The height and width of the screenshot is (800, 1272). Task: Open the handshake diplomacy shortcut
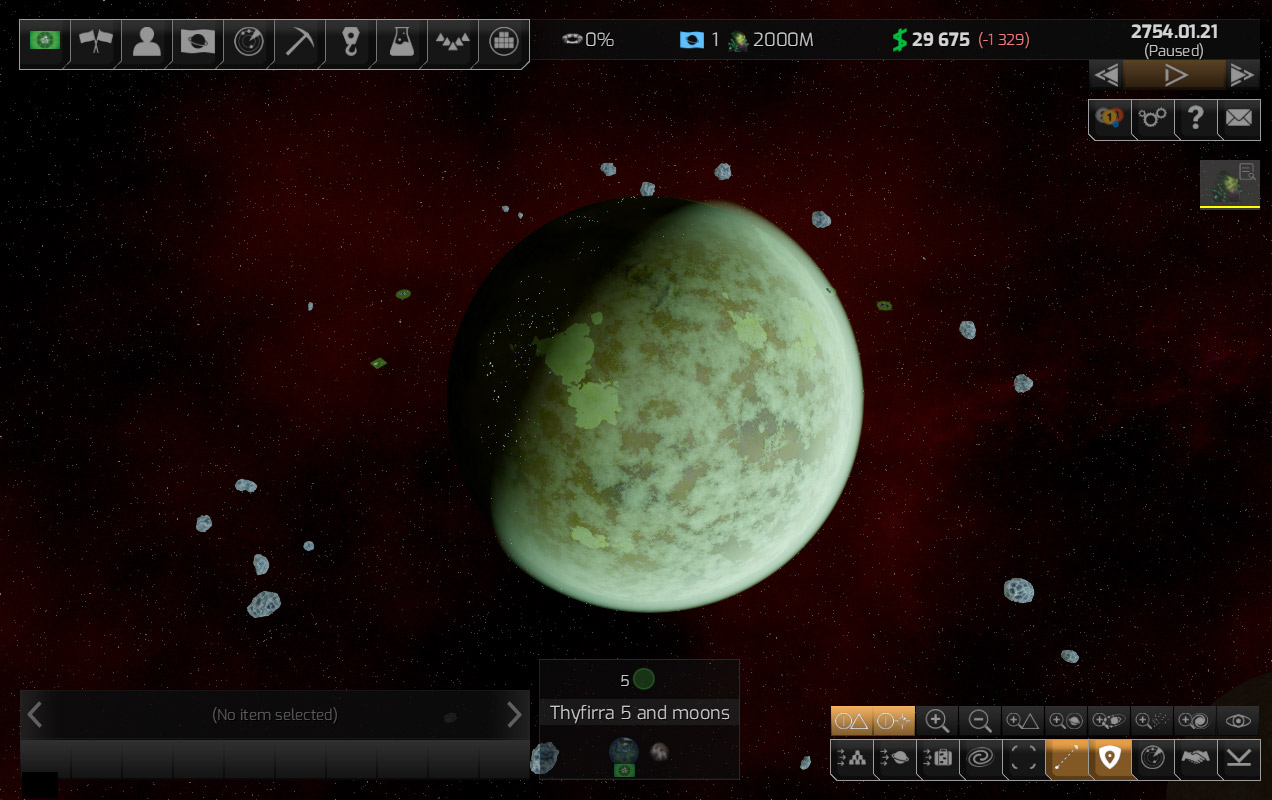pyautogui.click(x=1195, y=759)
